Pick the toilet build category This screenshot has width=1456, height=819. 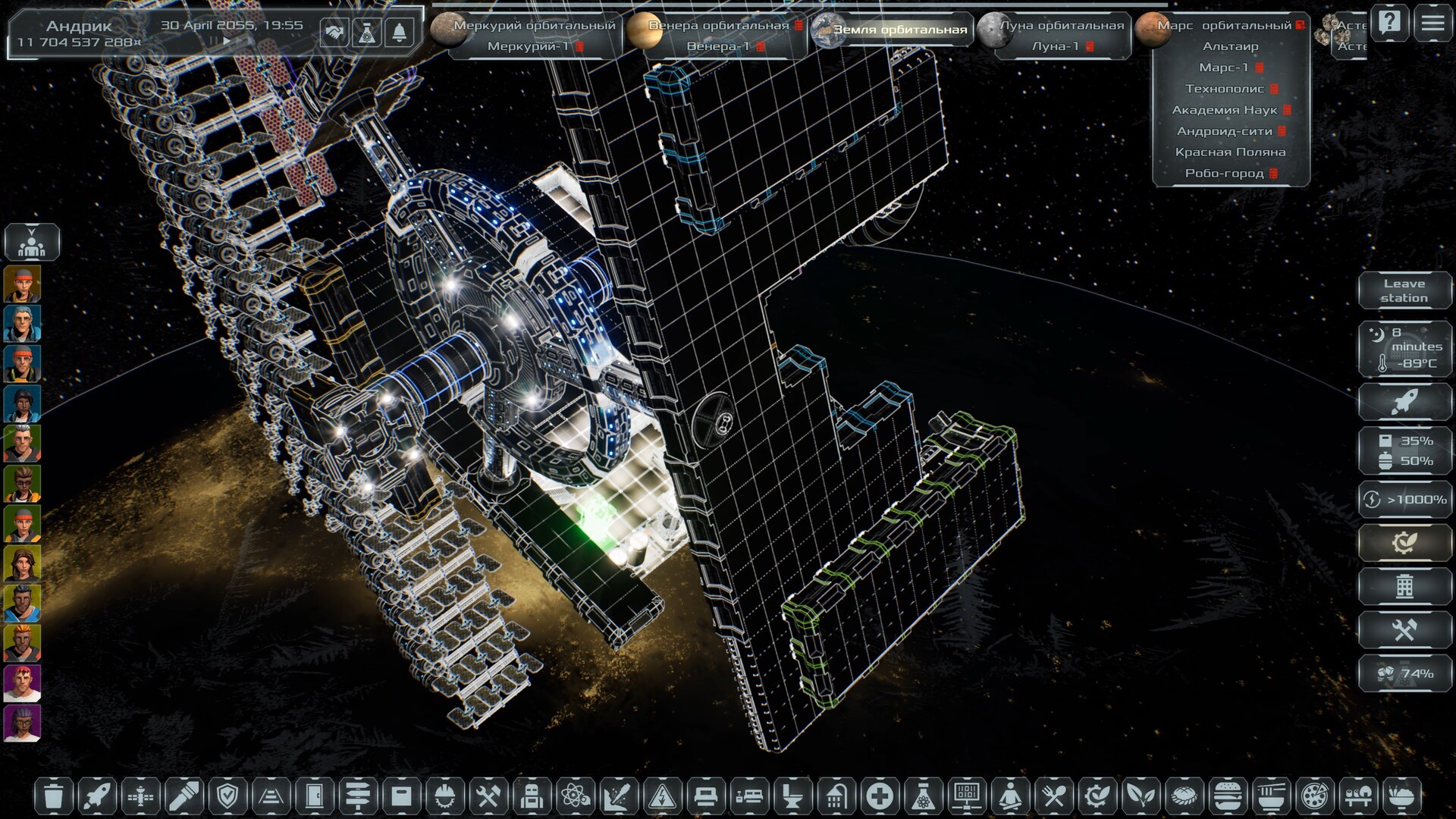(793, 796)
